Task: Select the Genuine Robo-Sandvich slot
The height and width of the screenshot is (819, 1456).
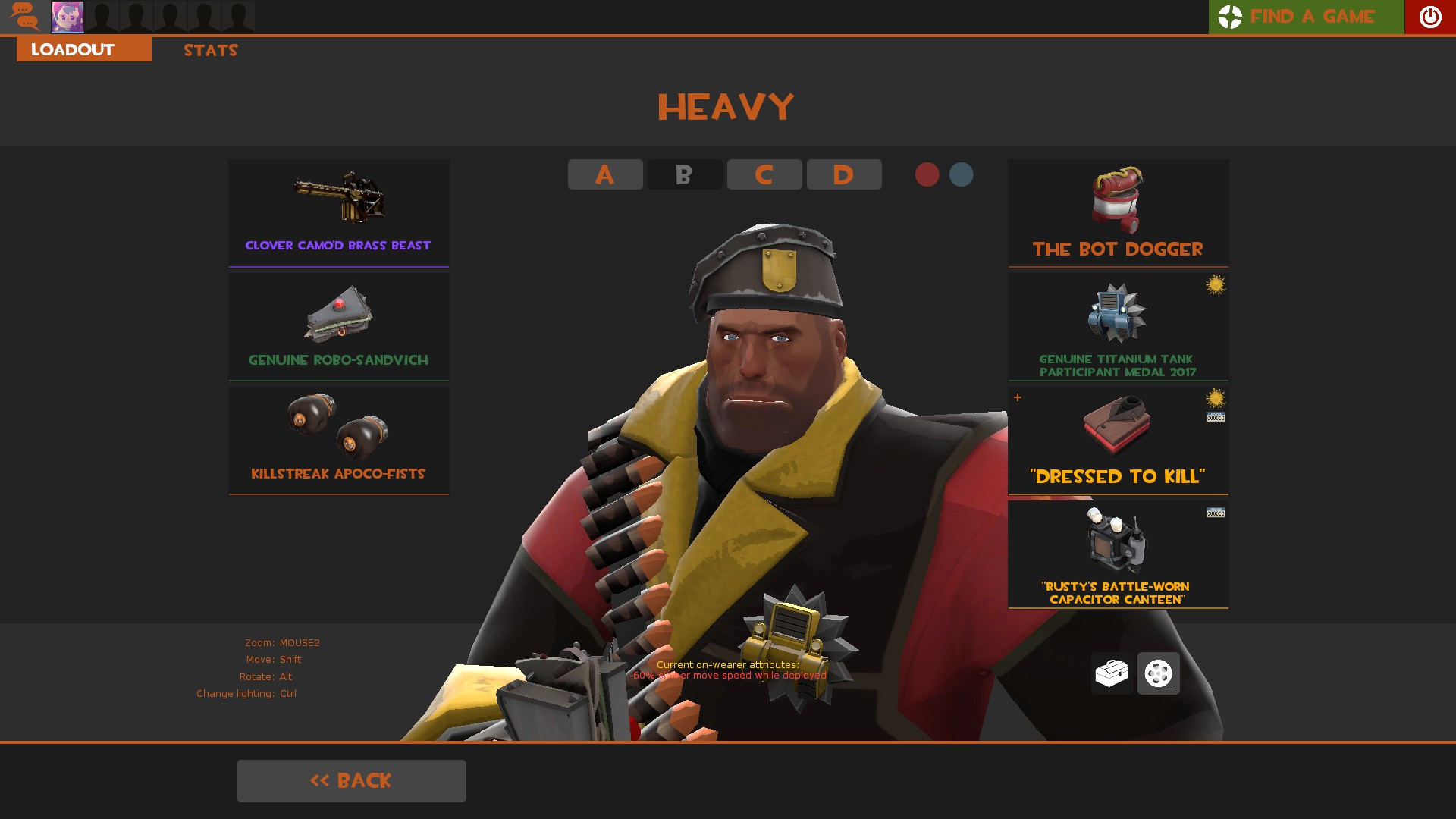Action: (338, 325)
